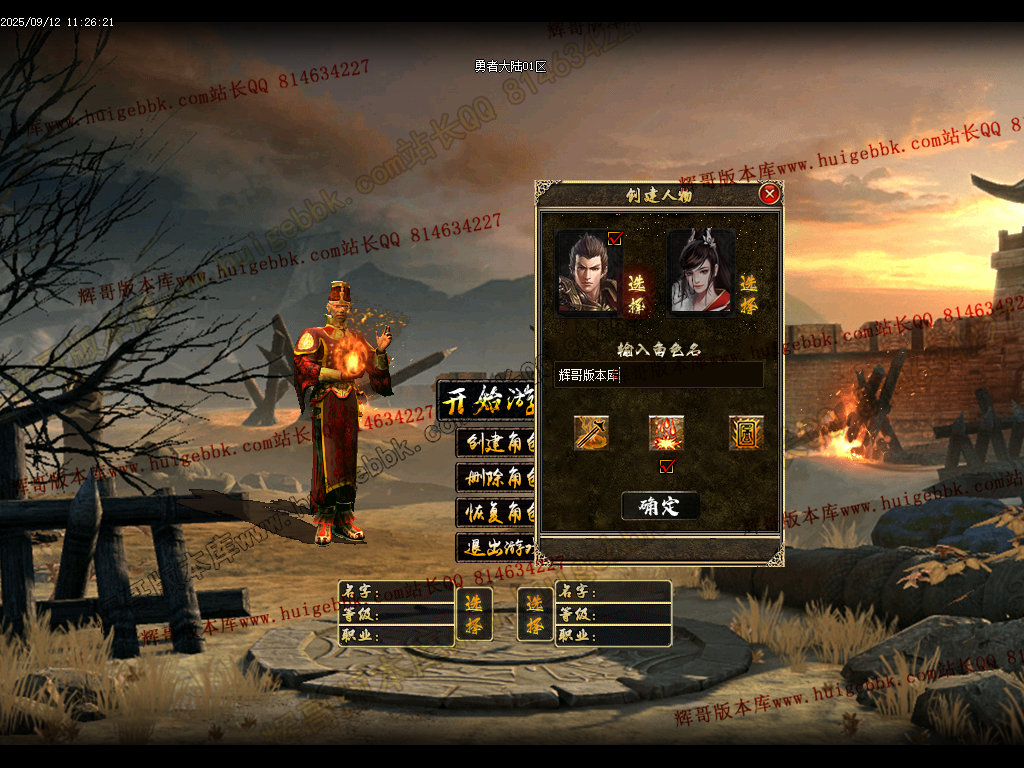This screenshot has width=1024, height=768.
Task: Select the taoist talisman class icon
Action: click(x=745, y=433)
